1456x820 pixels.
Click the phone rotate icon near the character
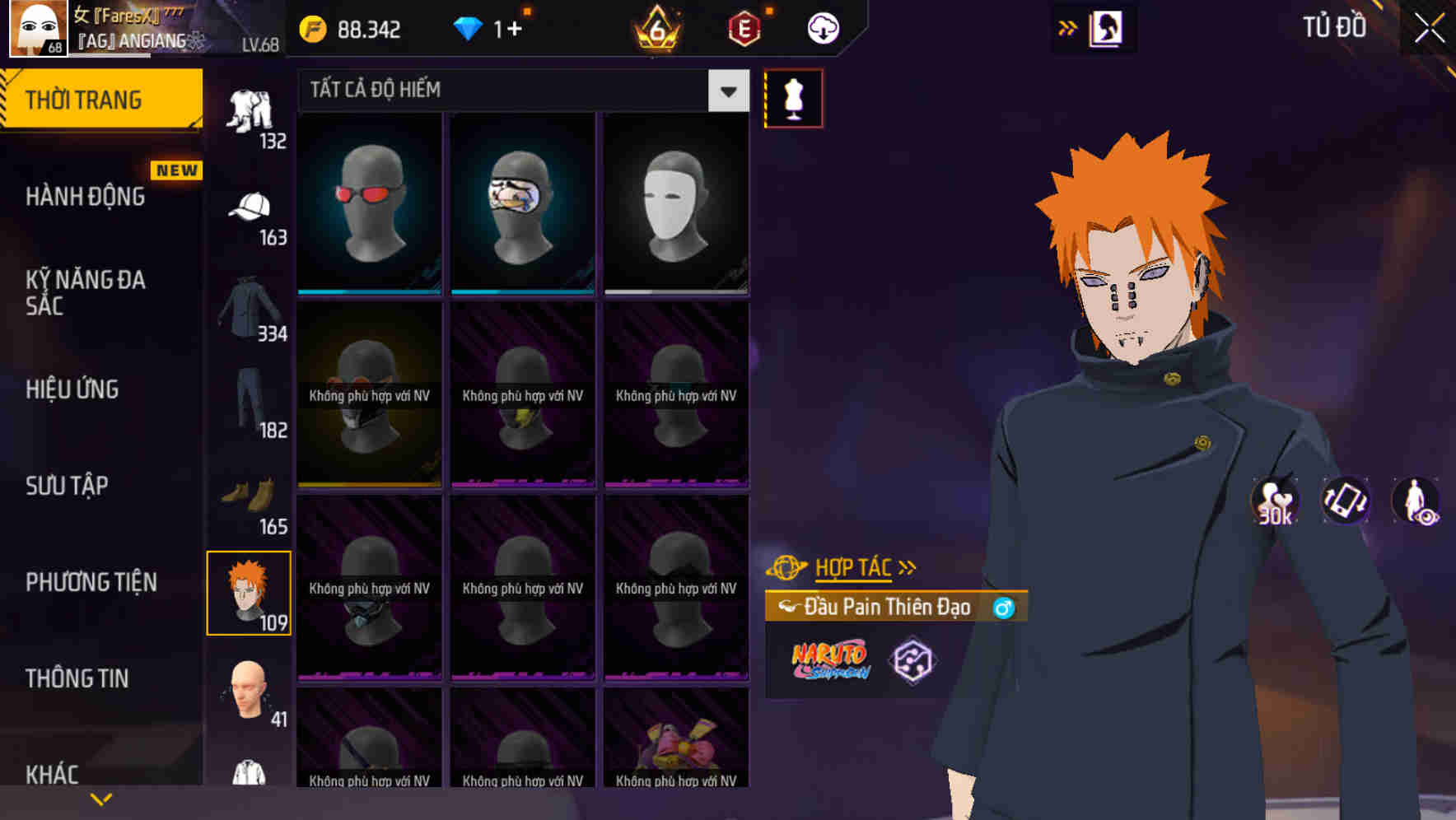click(1346, 504)
